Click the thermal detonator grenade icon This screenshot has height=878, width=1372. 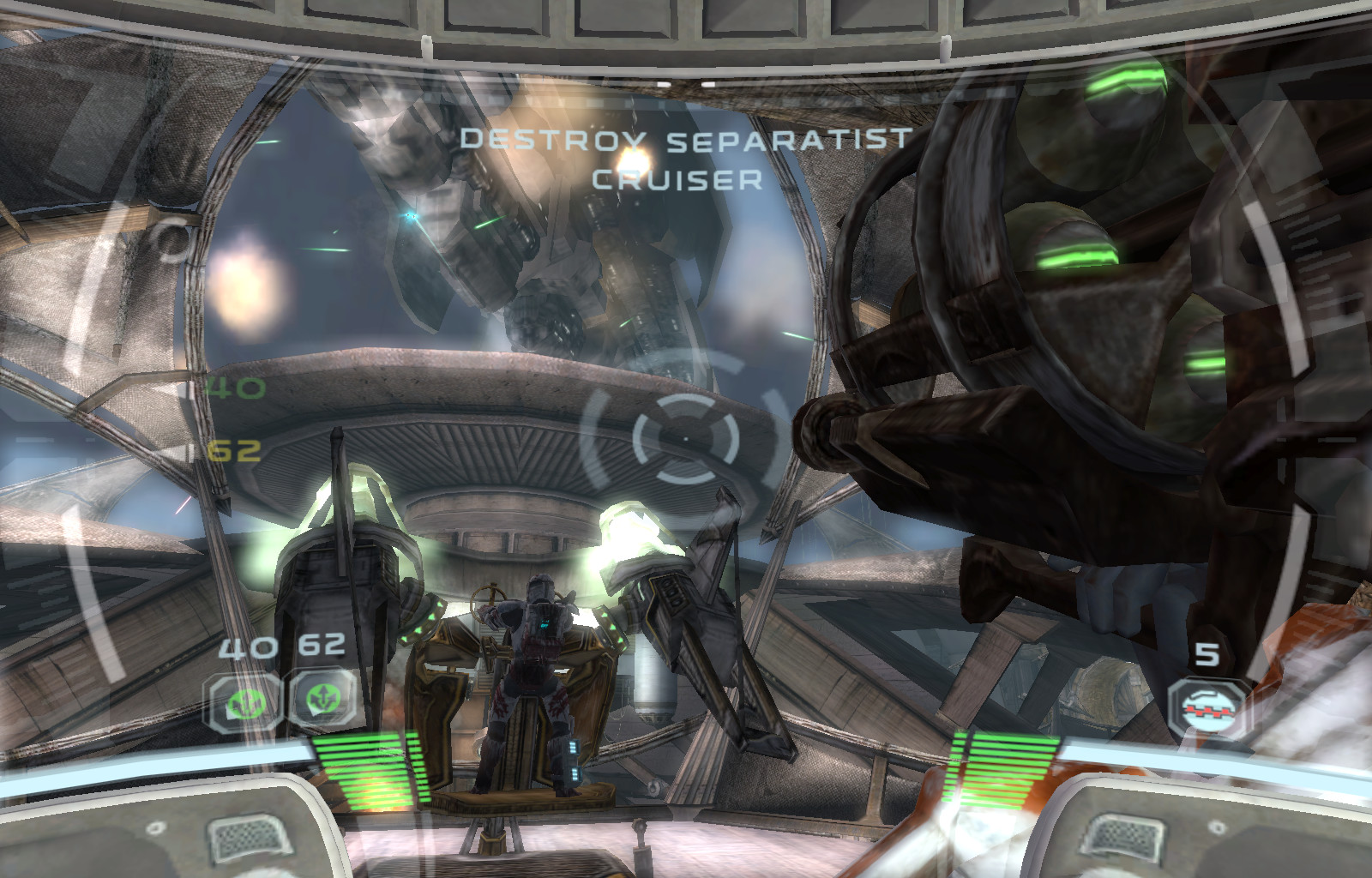tap(1208, 707)
